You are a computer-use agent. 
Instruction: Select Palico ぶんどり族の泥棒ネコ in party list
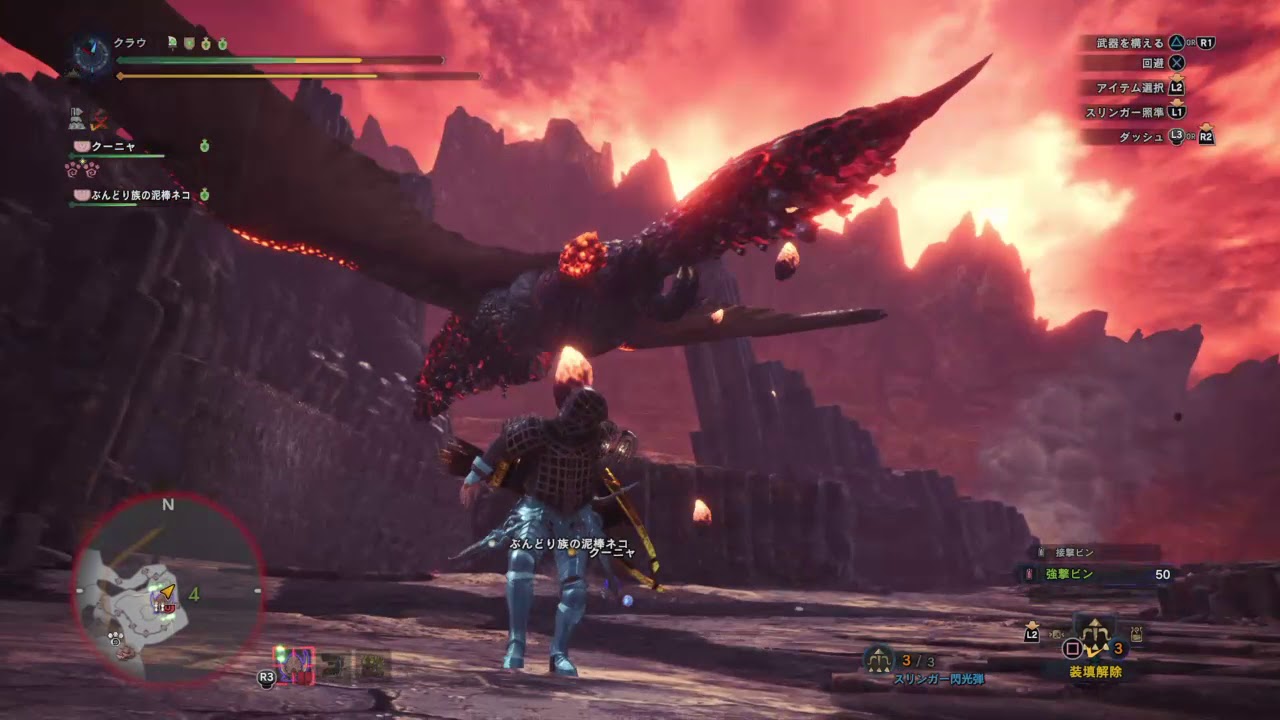(132, 195)
